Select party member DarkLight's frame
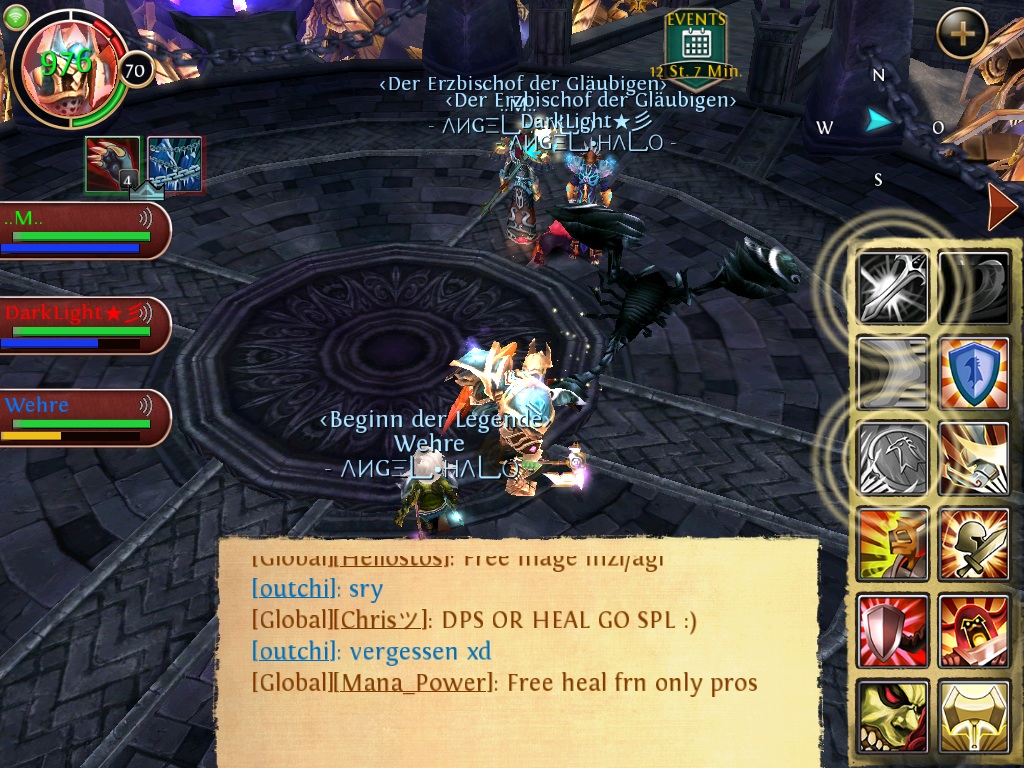The image size is (1024, 768). pos(84,324)
